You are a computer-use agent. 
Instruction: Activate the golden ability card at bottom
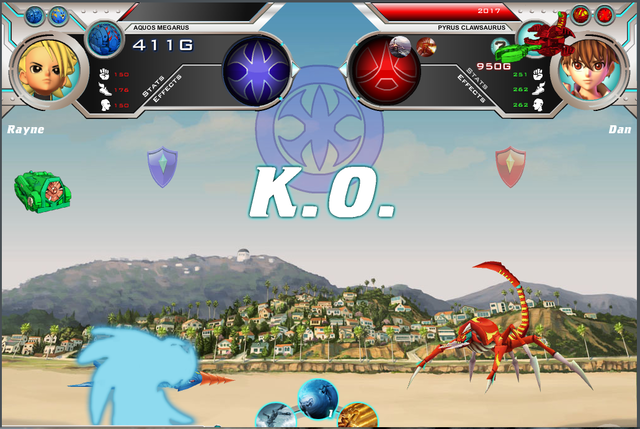tap(358, 417)
